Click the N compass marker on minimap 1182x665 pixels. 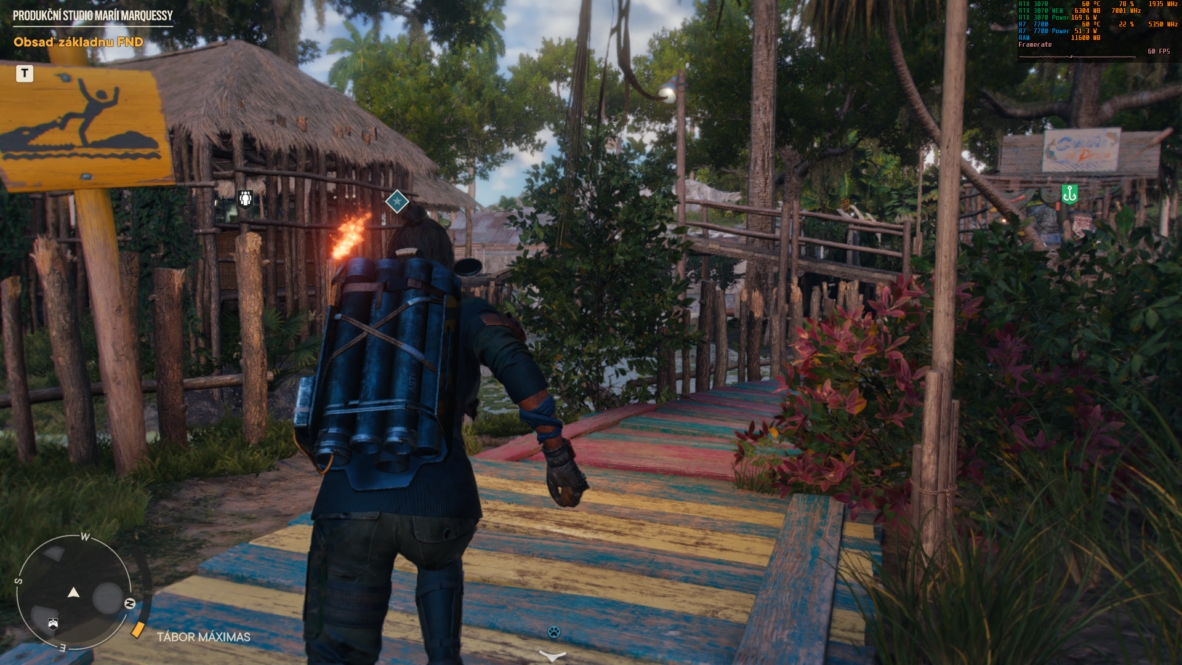click(129, 604)
